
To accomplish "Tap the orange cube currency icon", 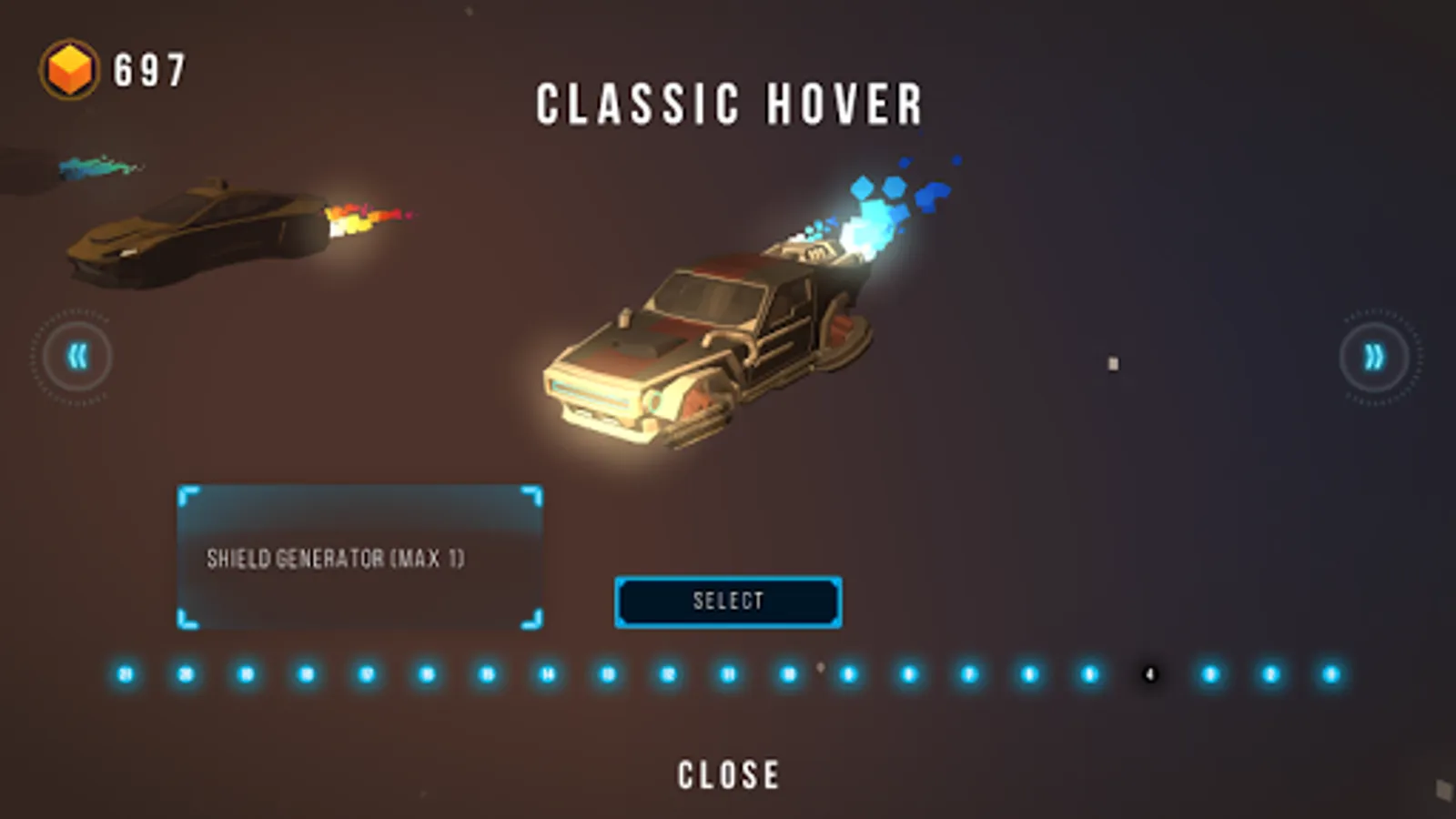I will pos(69,69).
